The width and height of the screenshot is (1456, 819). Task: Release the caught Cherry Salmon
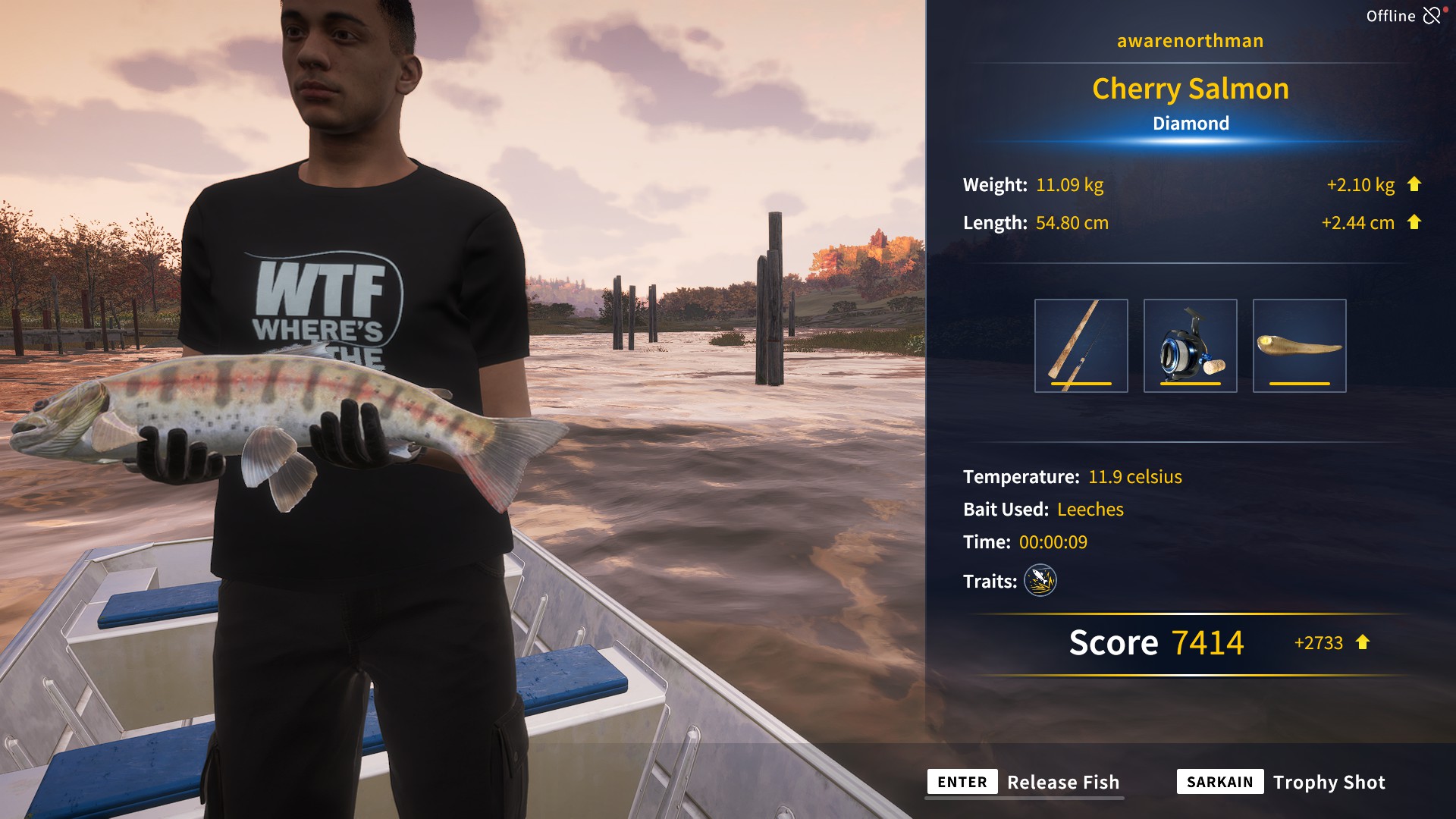[x=1025, y=782]
